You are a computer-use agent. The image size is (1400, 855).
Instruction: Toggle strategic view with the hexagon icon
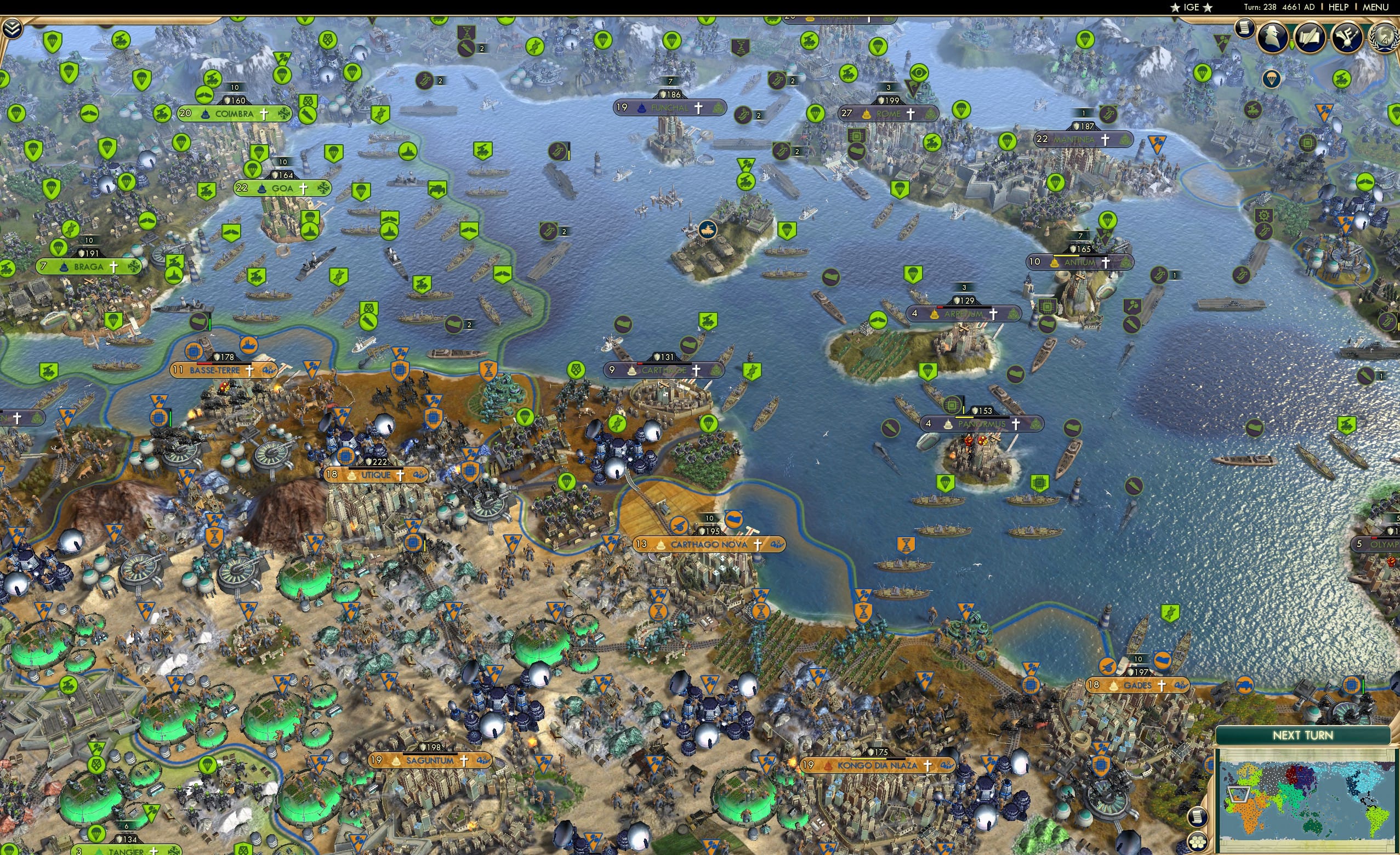(1198, 842)
